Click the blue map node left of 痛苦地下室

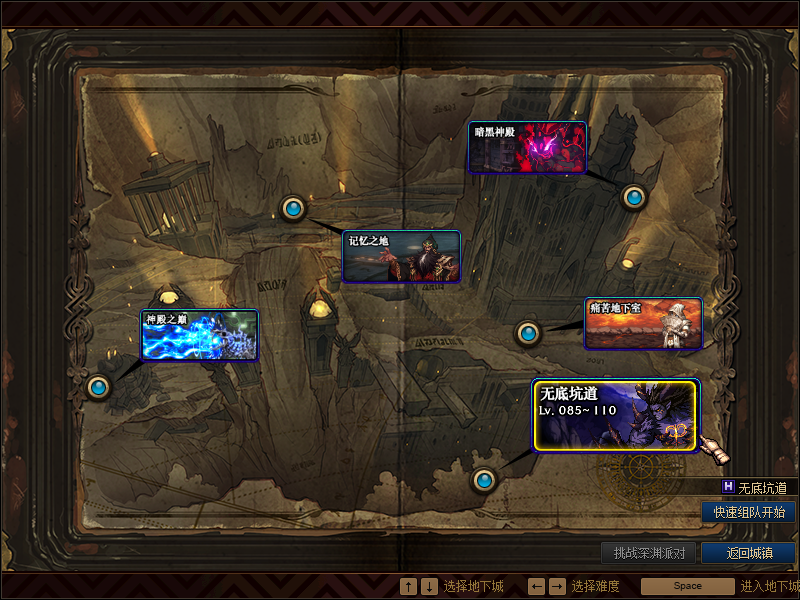pyautogui.click(x=528, y=333)
